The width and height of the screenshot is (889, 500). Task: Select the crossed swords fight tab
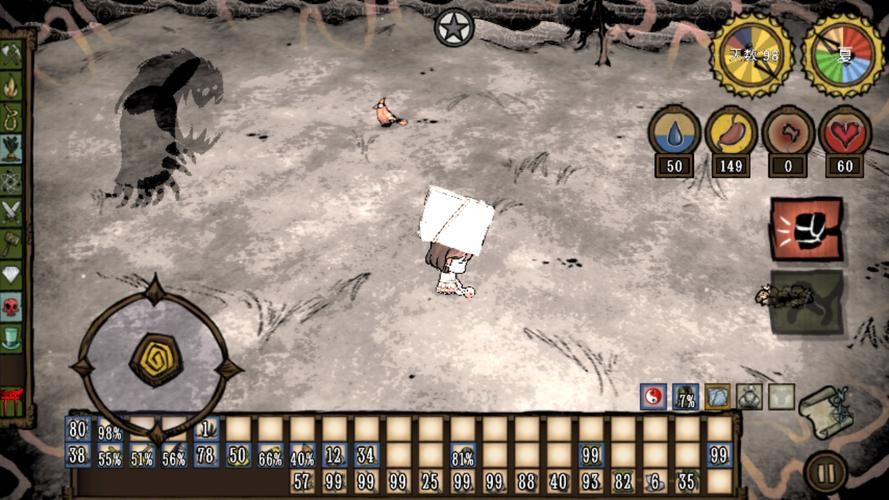click(11, 211)
